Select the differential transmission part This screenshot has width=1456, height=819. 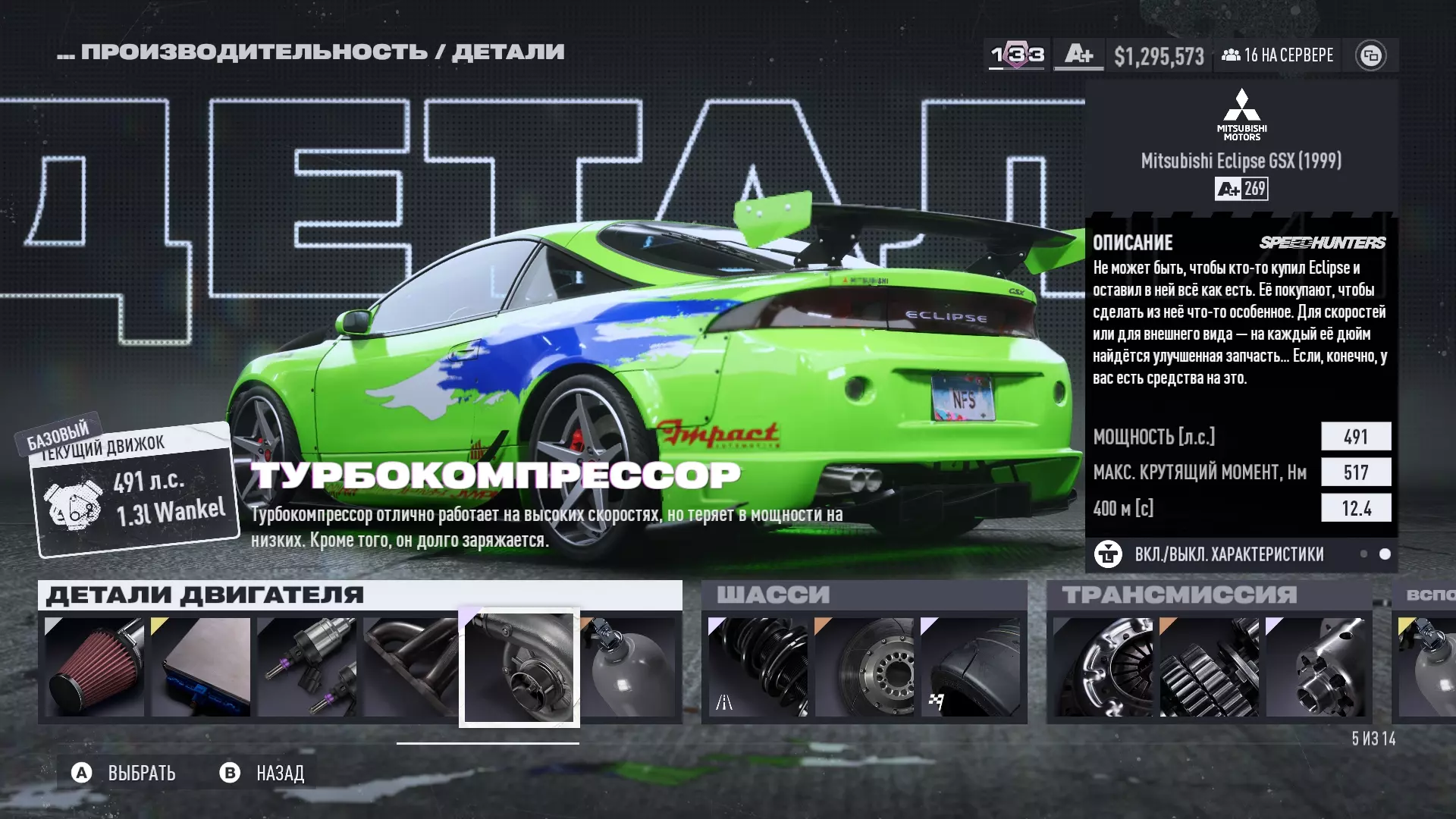pyautogui.click(x=1315, y=667)
